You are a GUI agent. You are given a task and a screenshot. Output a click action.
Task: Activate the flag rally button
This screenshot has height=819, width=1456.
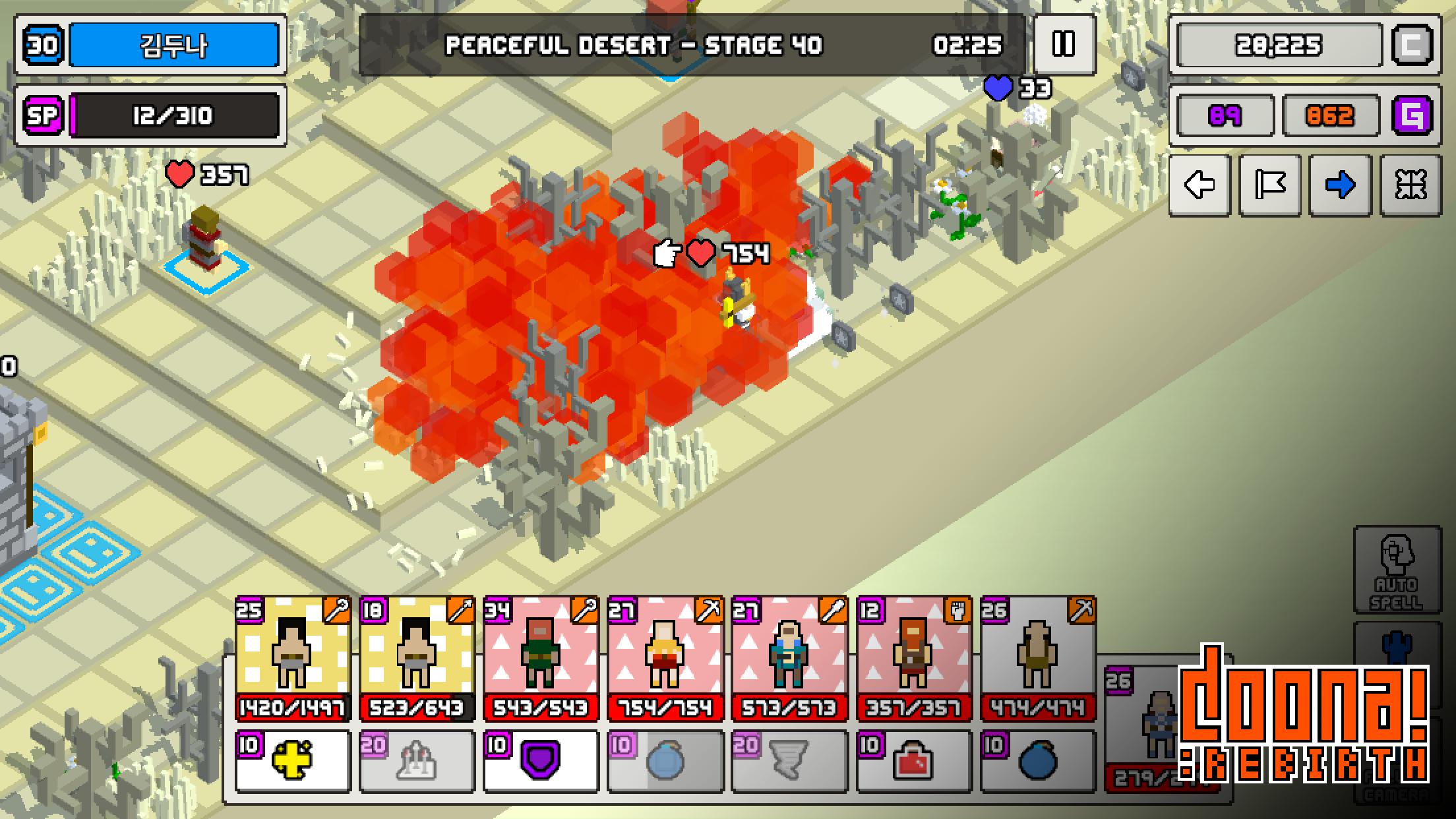tap(1270, 185)
